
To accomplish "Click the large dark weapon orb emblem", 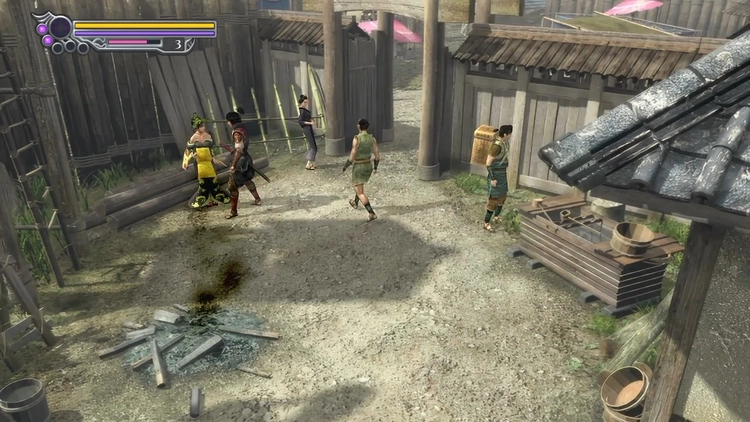I will coord(60,27).
